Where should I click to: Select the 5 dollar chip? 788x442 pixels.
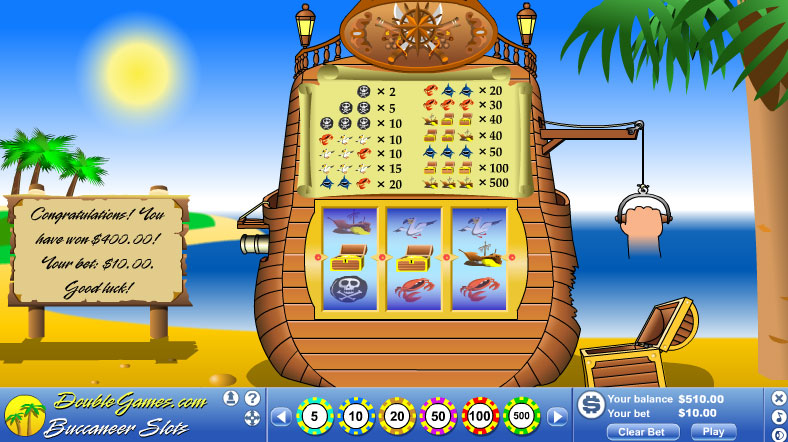[x=314, y=415]
